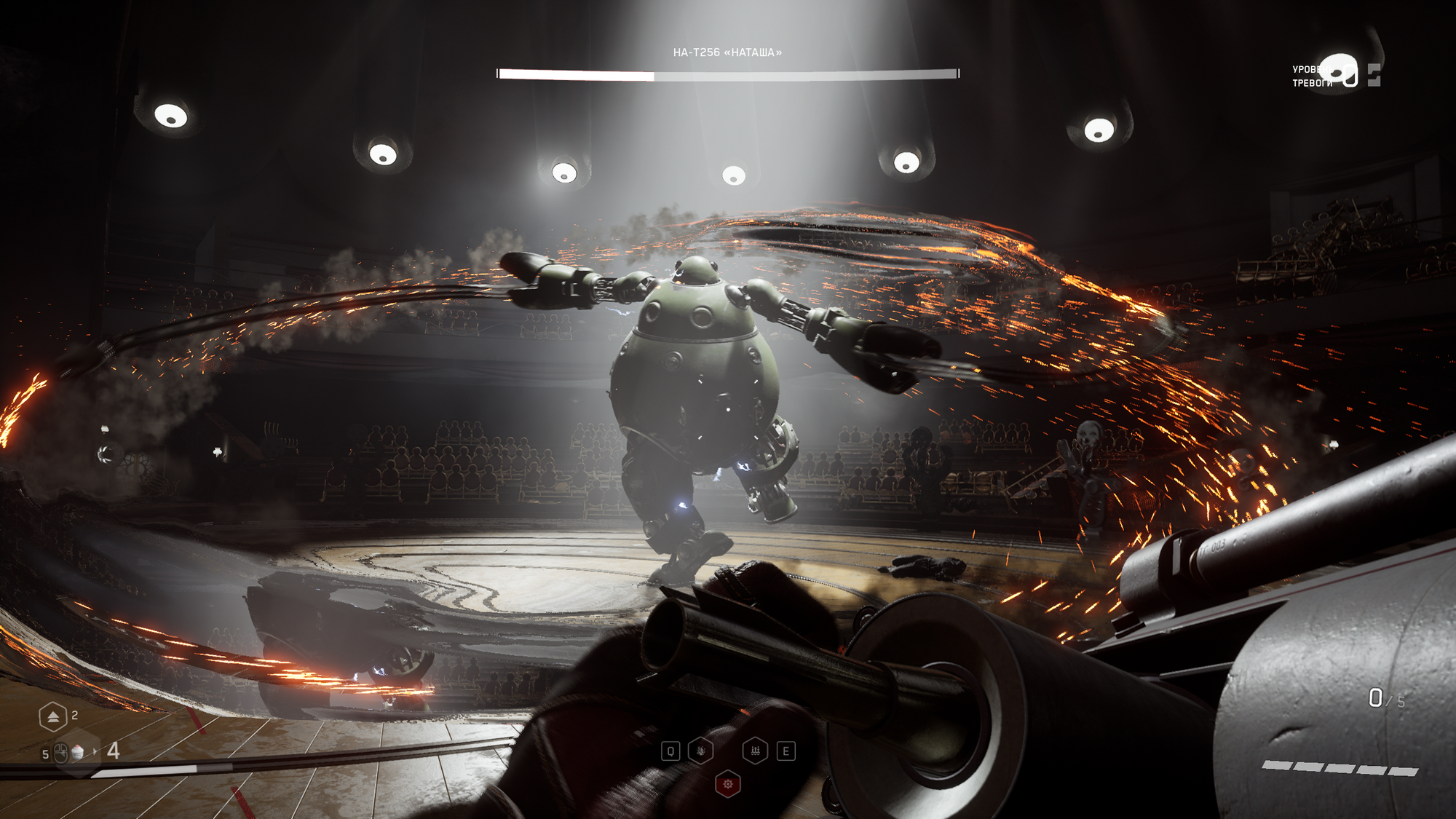Select the hand-with-sparks glove ability hexagon

[700, 751]
